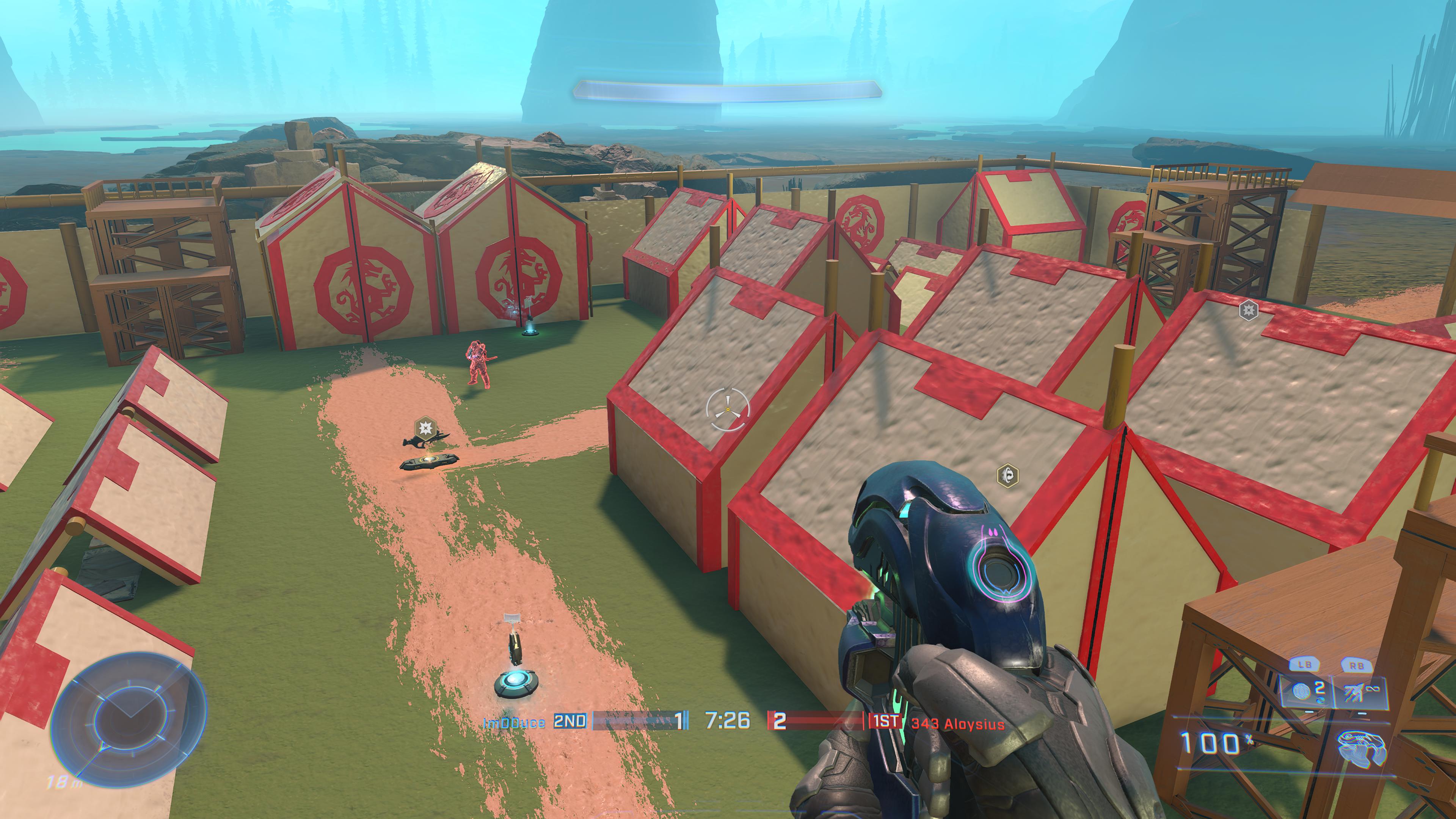Select the starburst weapon marker above the dirt path

[x=425, y=425]
